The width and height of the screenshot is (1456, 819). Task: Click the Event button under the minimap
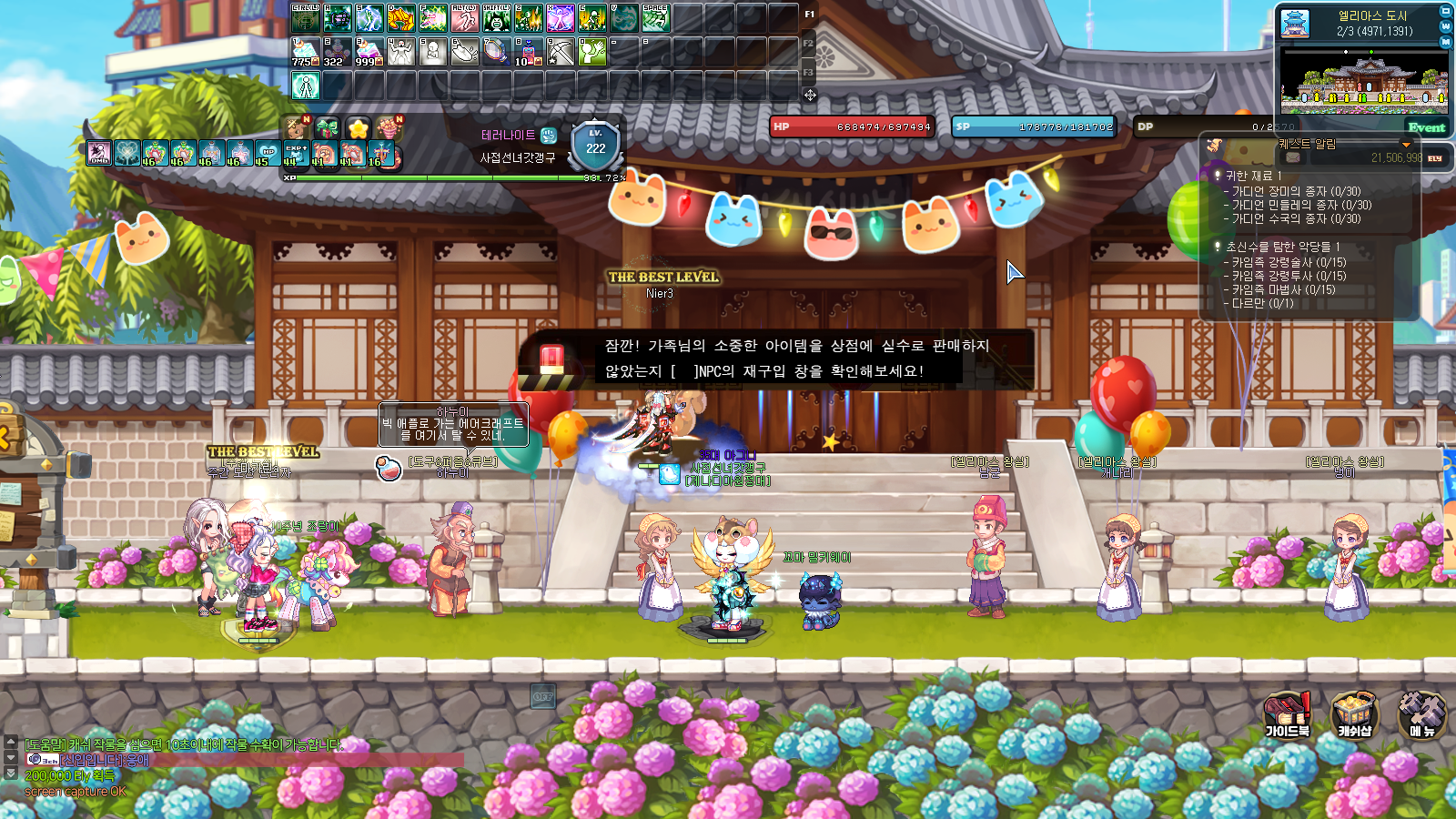(x=1426, y=127)
